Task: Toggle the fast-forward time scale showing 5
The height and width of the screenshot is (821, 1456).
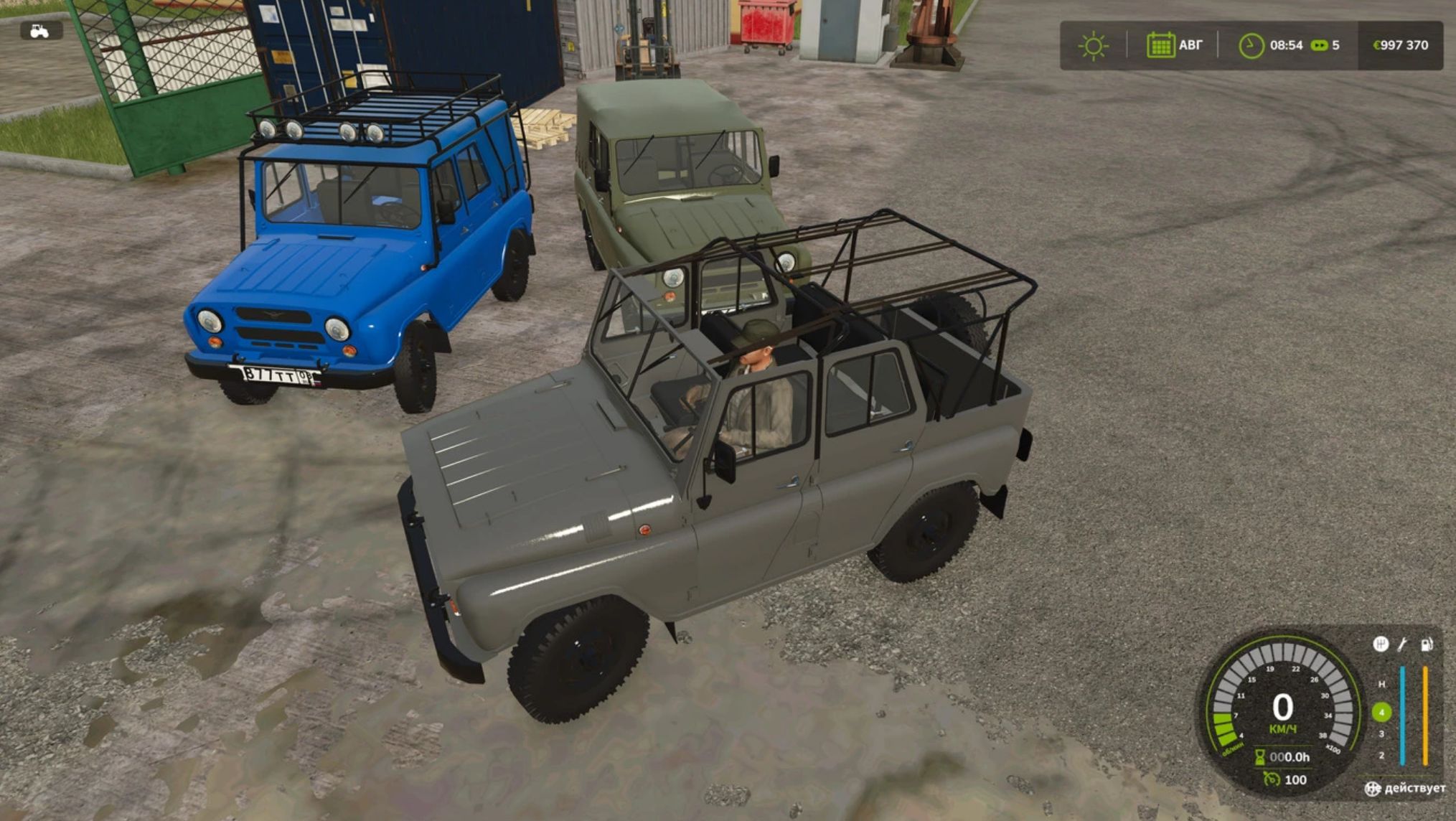Action: point(1319,45)
